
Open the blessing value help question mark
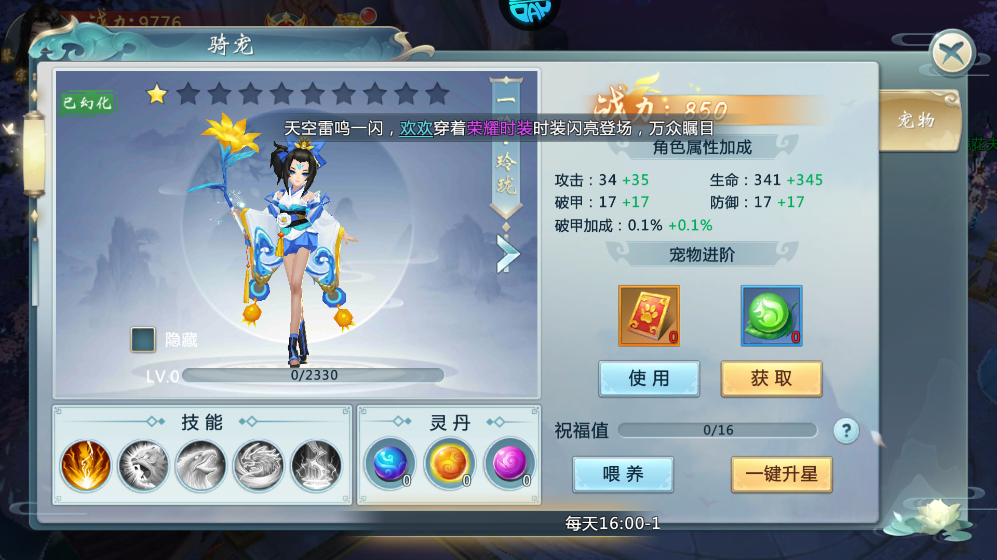(846, 430)
